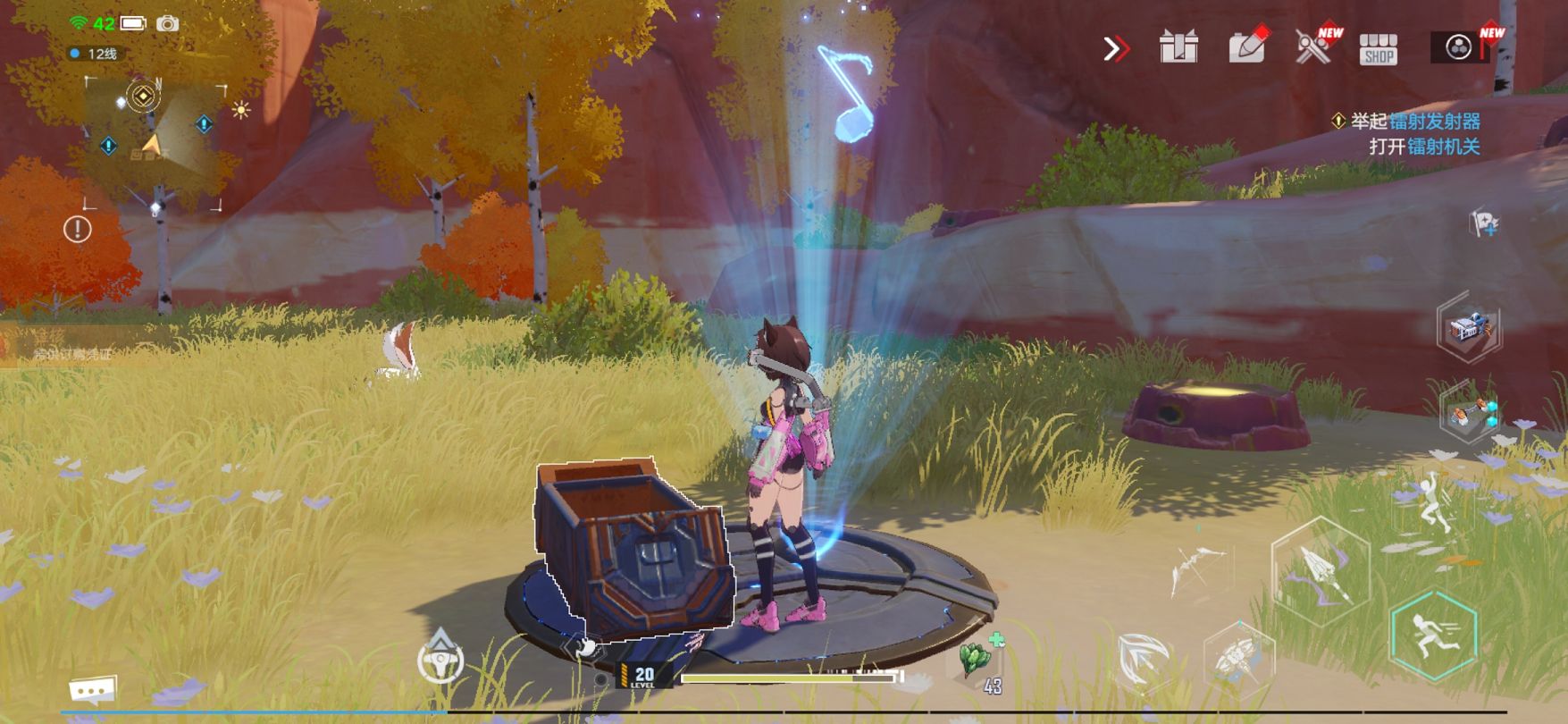The image size is (1568, 724).
Task: Open the camera photo mode icon
Action: click(x=167, y=23)
